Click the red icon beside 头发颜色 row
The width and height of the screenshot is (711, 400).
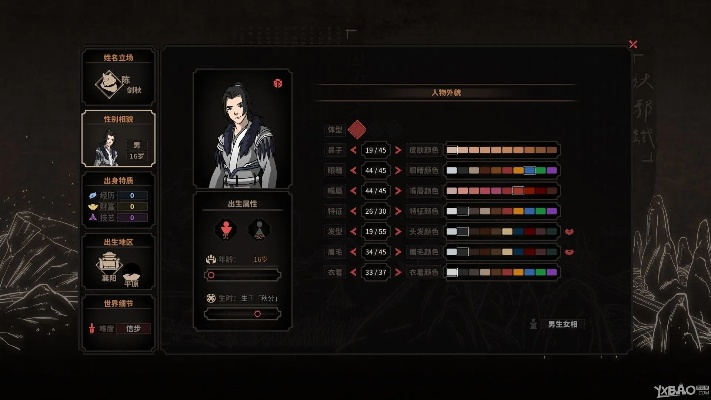pyautogui.click(x=569, y=232)
